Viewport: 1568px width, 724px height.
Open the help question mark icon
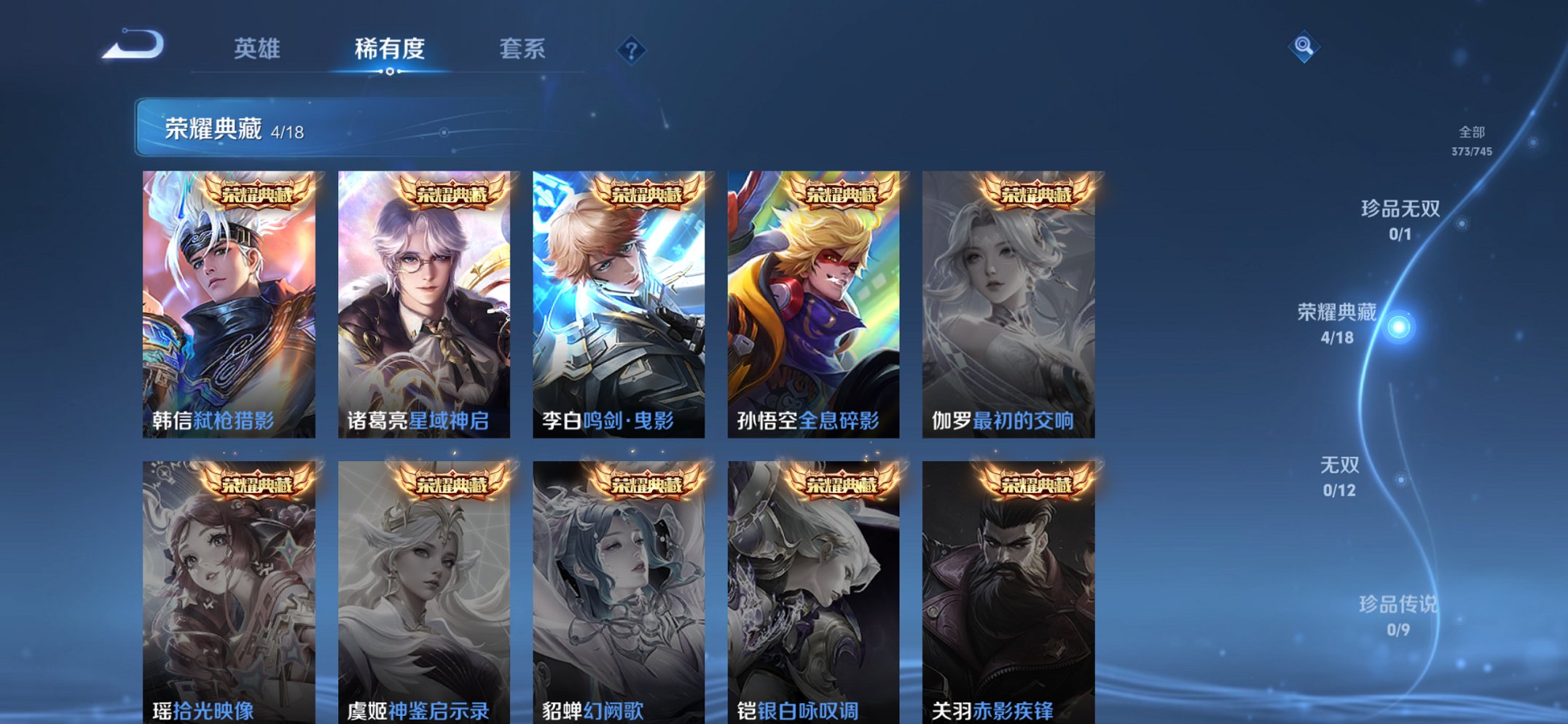(631, 50)
